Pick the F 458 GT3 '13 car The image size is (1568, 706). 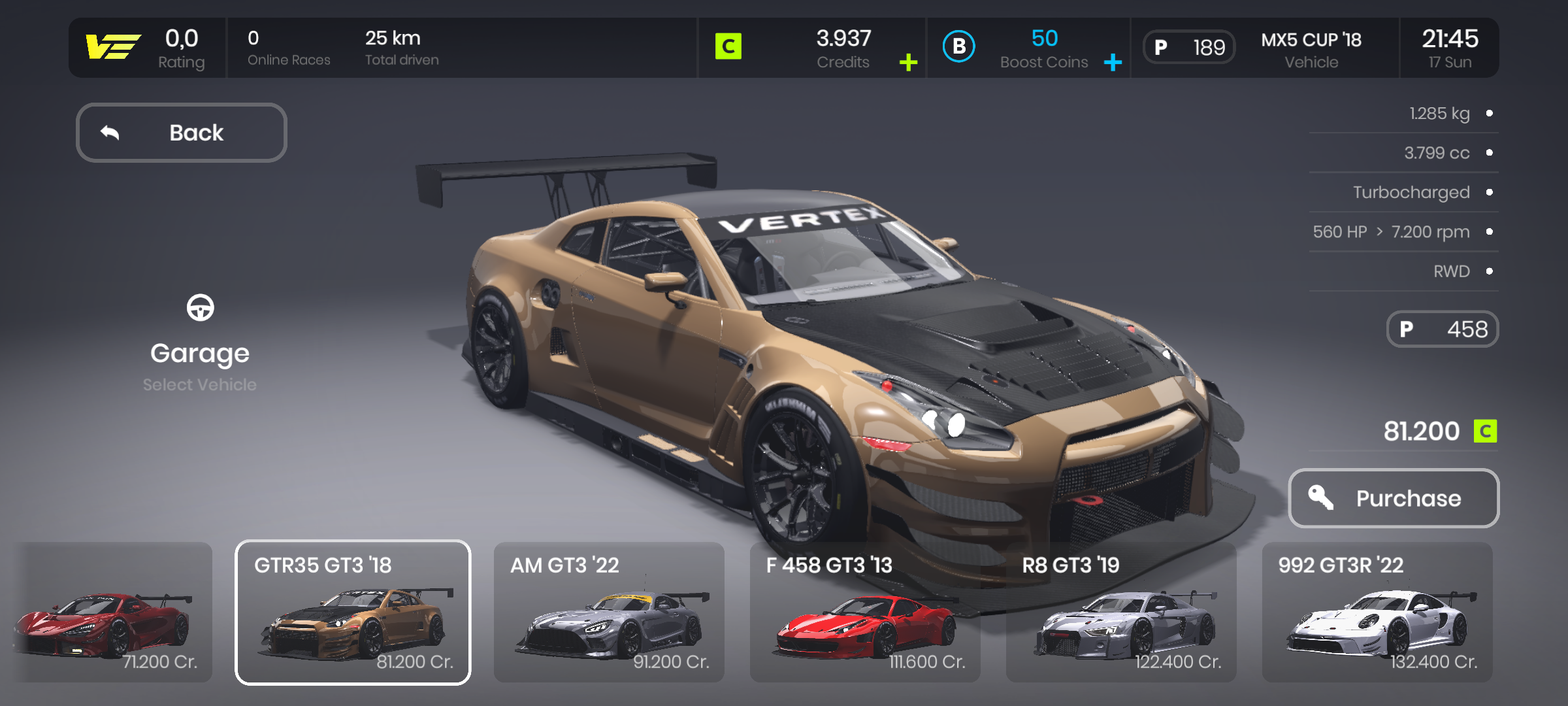[x=865, y=613]
